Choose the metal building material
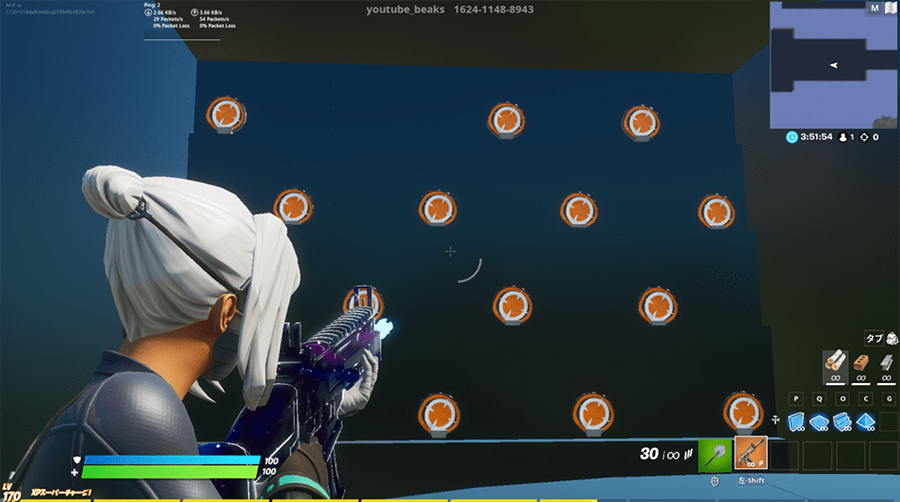 (x=886, y=364)
